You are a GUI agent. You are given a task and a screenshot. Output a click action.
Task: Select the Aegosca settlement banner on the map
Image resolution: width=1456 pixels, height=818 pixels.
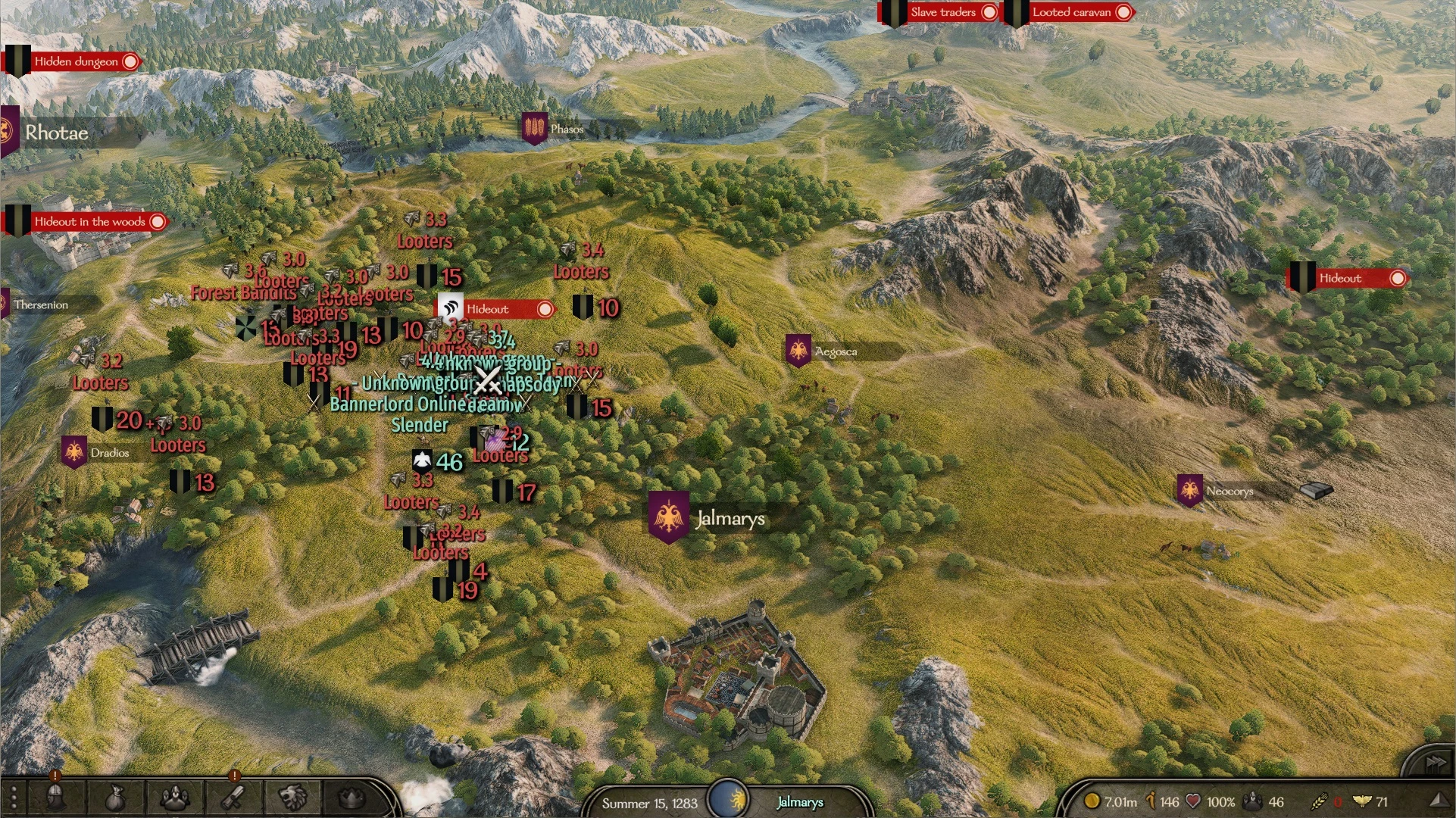coord(797,350)
